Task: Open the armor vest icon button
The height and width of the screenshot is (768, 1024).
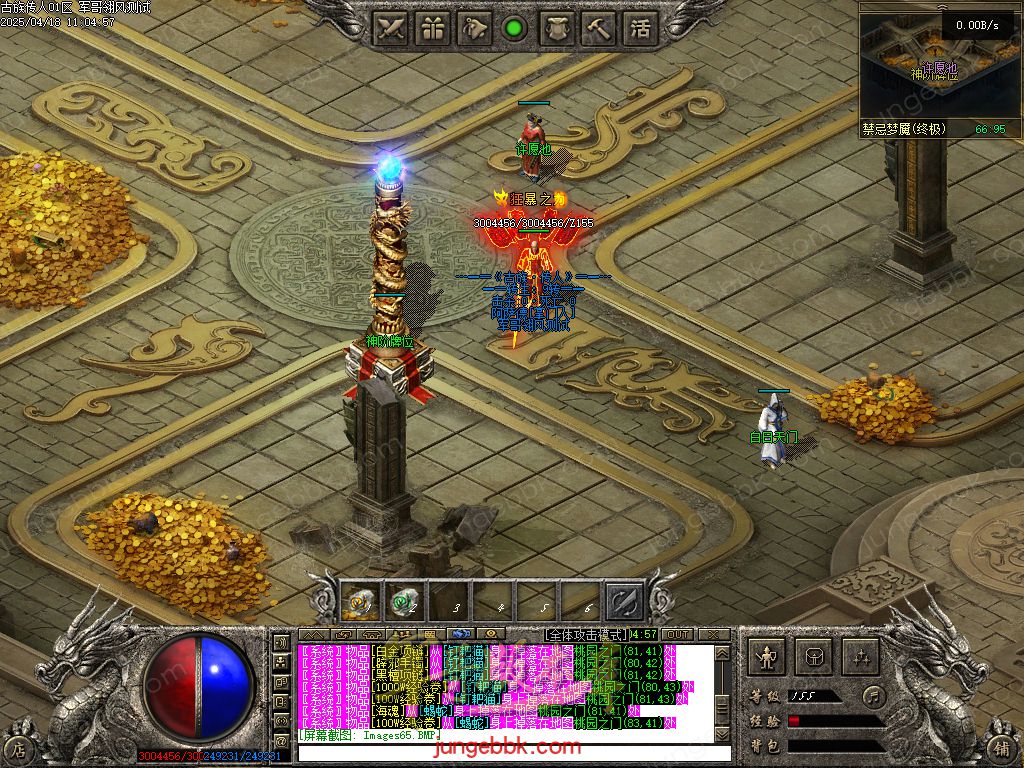Action: point(557,28)
